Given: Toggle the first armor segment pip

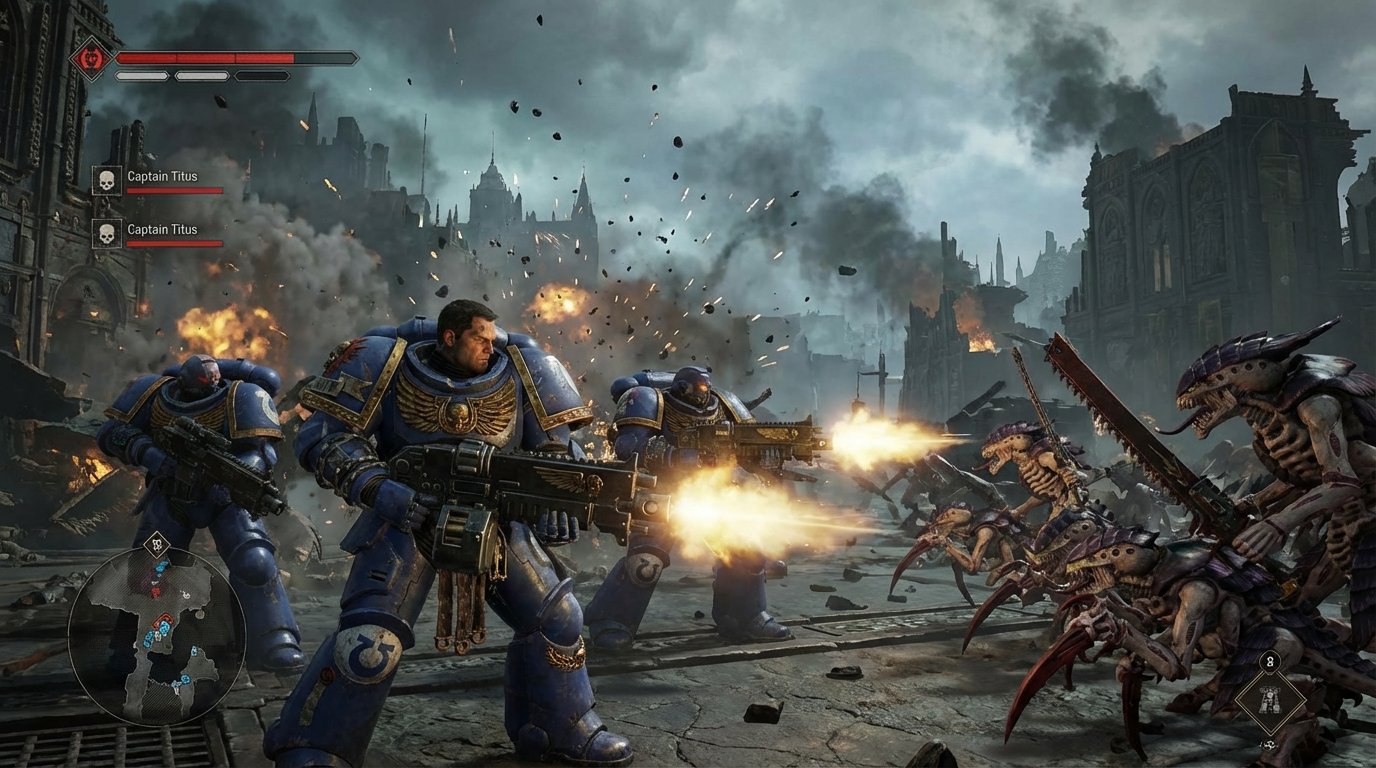Looking at the screenshot, I should (141, 76).
